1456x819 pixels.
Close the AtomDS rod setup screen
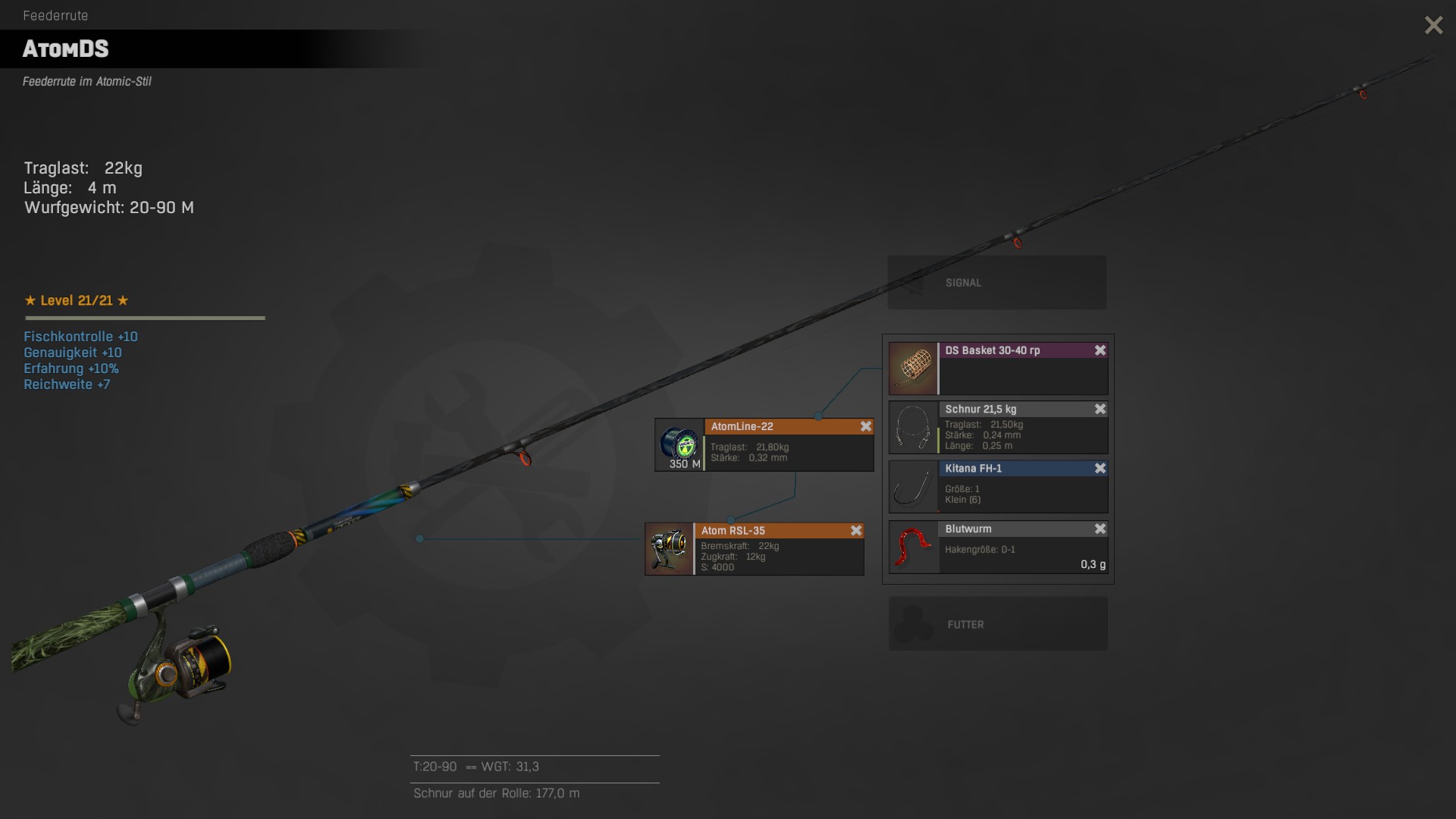tap(1433, 26)
